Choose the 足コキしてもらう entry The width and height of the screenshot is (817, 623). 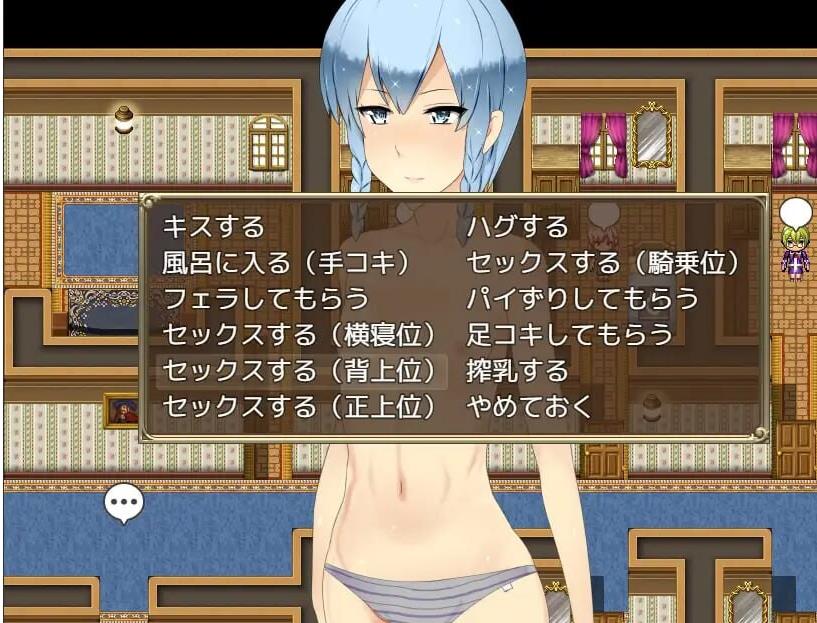pyautogui.click(x=570, y=335)
